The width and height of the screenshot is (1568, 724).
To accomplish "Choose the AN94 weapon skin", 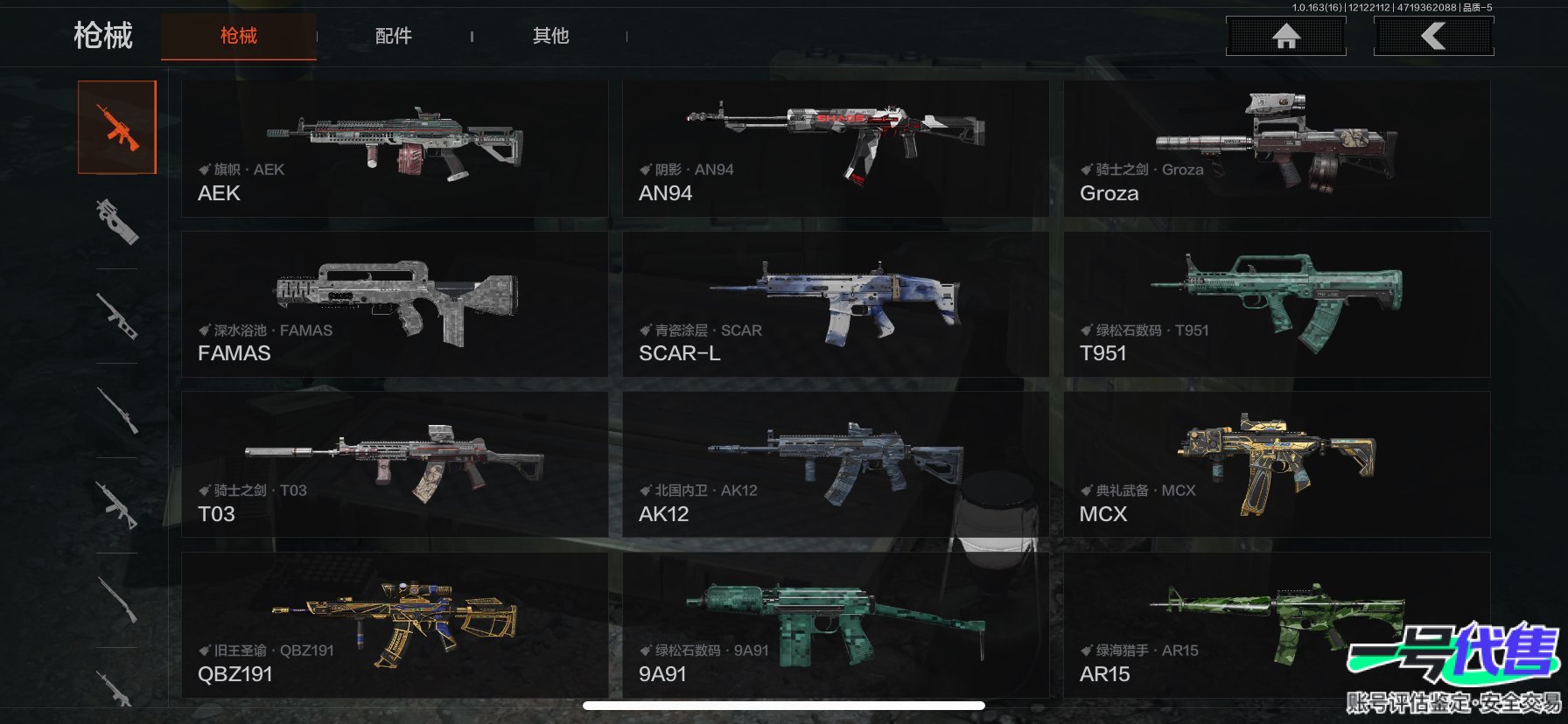I will (x=835, y=149).
